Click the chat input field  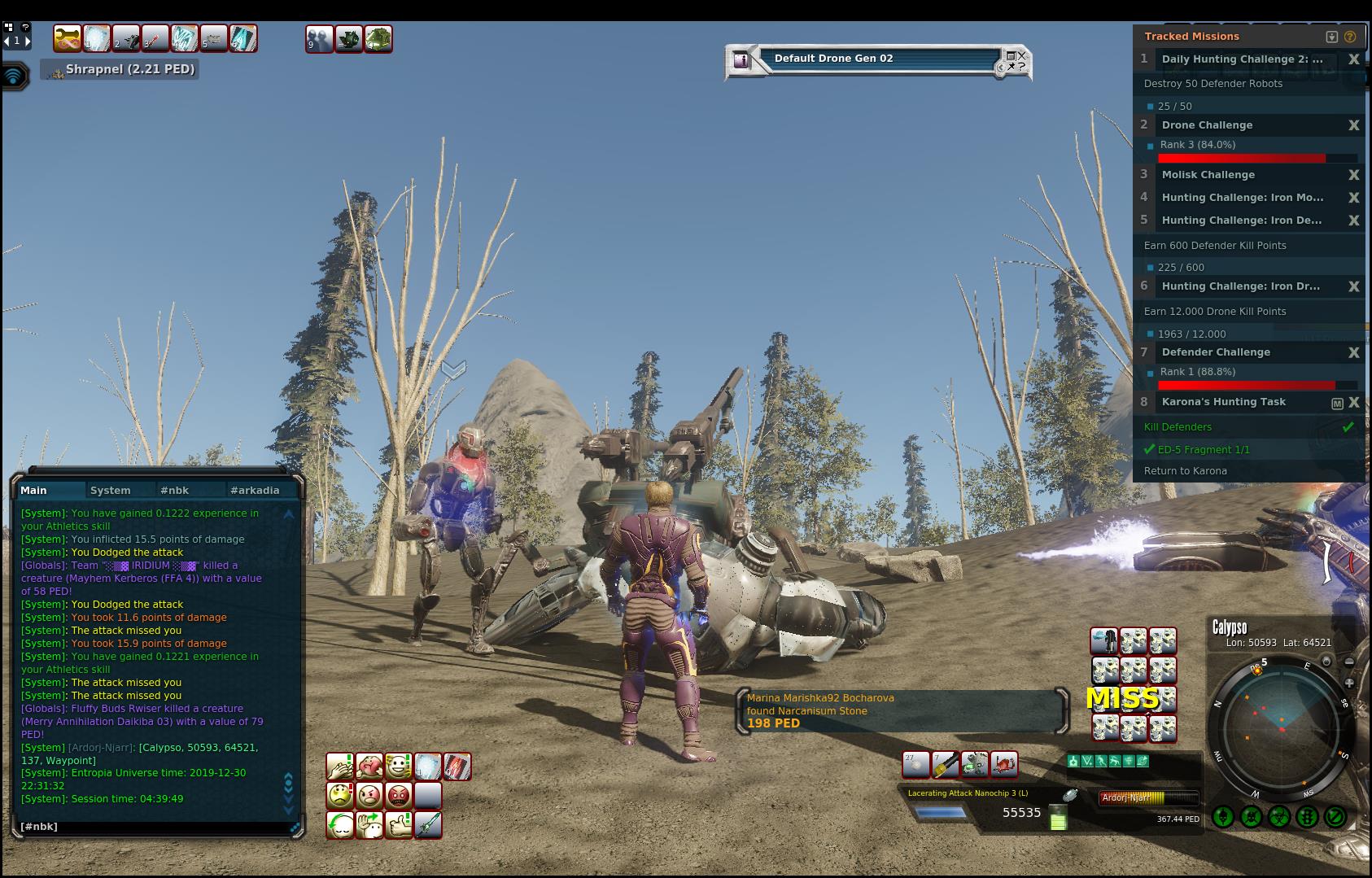155,827
